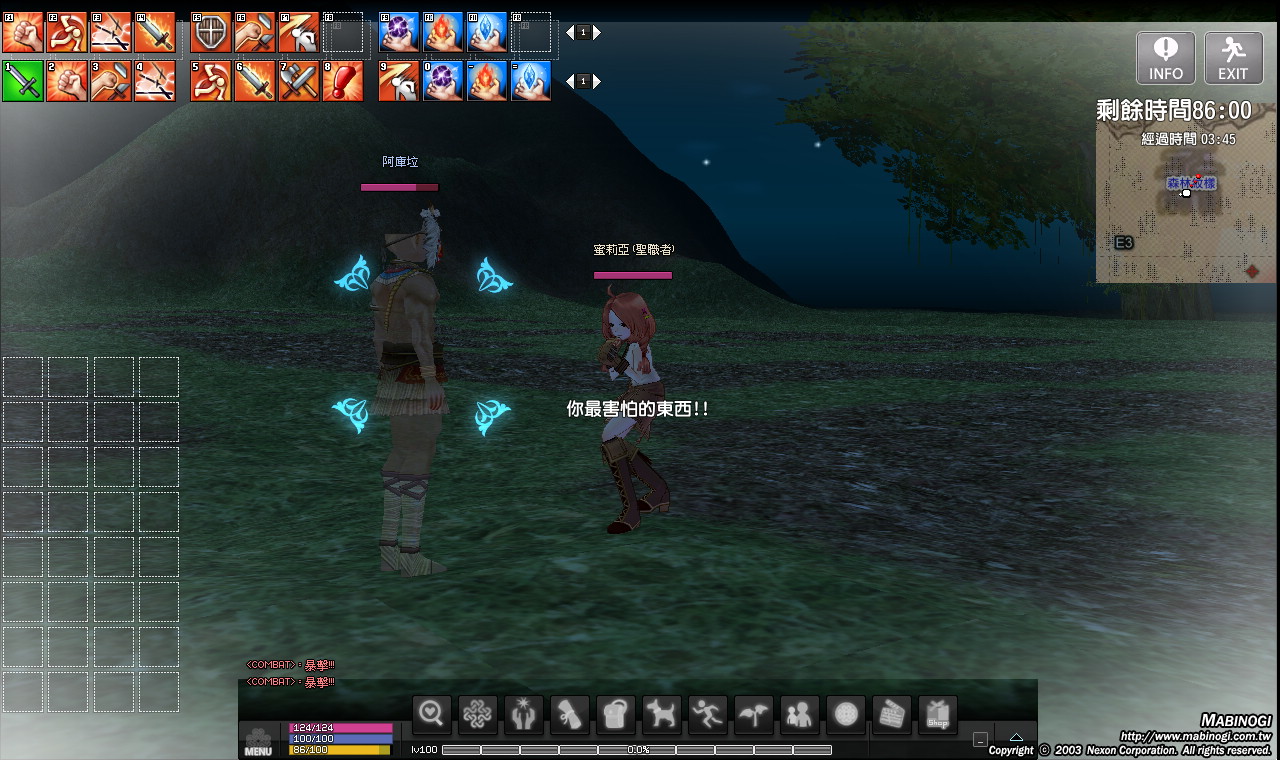Image resolution: width=1280 pixels, height=760 pixels.
Task: Activate the wooden shield defense skill
Action: tap(210, 33)
